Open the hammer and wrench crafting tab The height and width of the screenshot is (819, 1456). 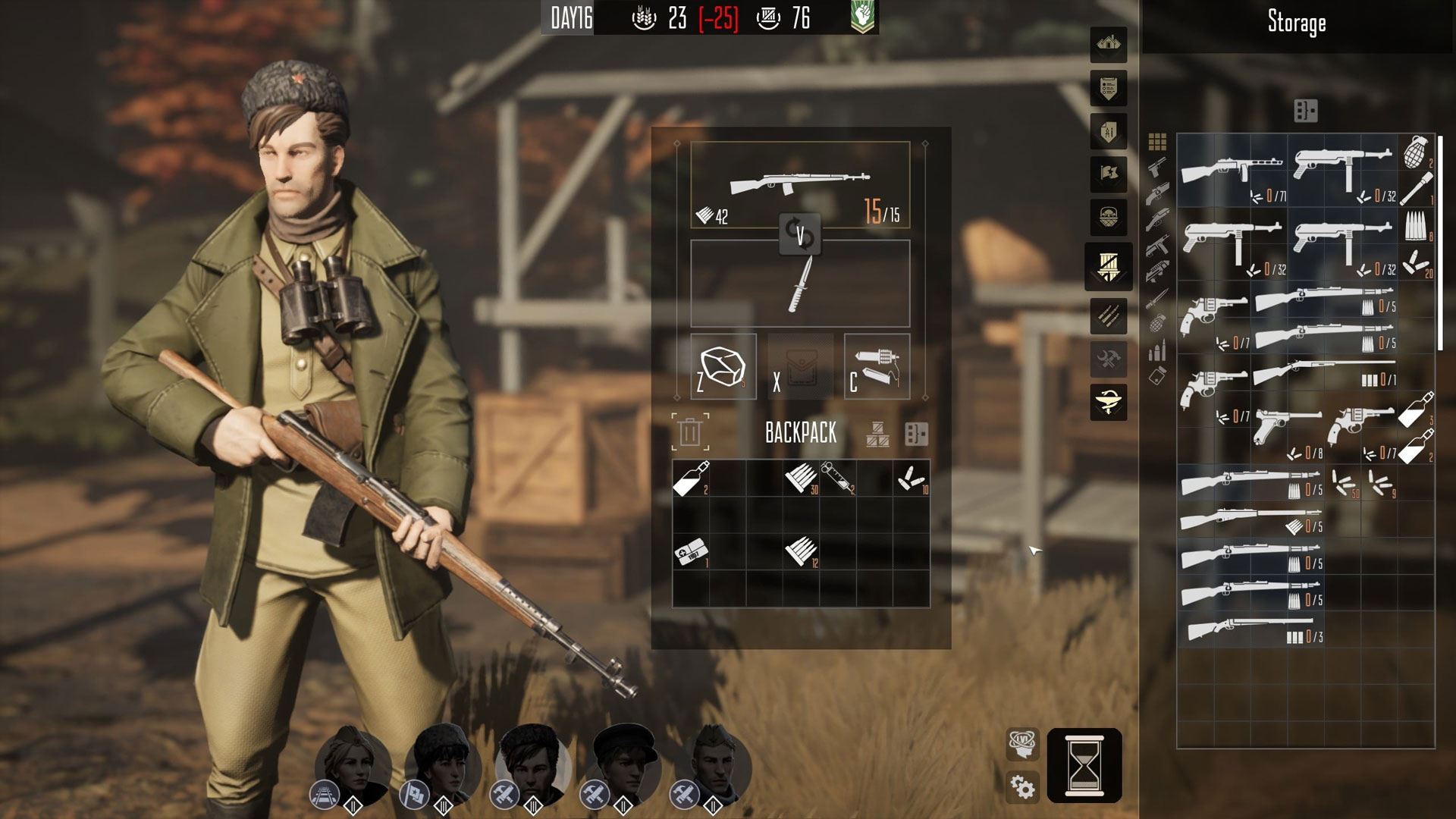tap(1108, 359)
